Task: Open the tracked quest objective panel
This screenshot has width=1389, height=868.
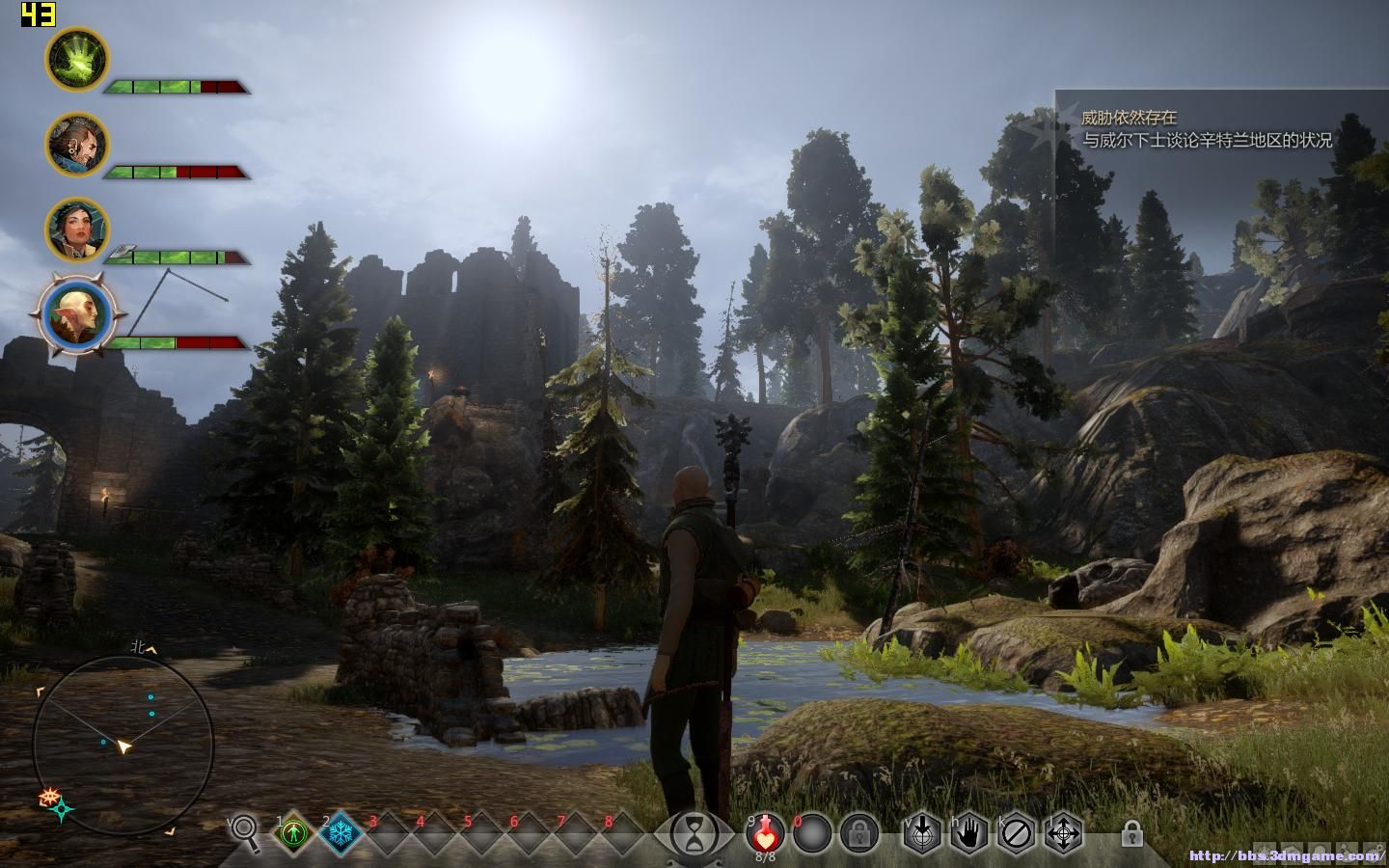Action: click(1206, 129)
